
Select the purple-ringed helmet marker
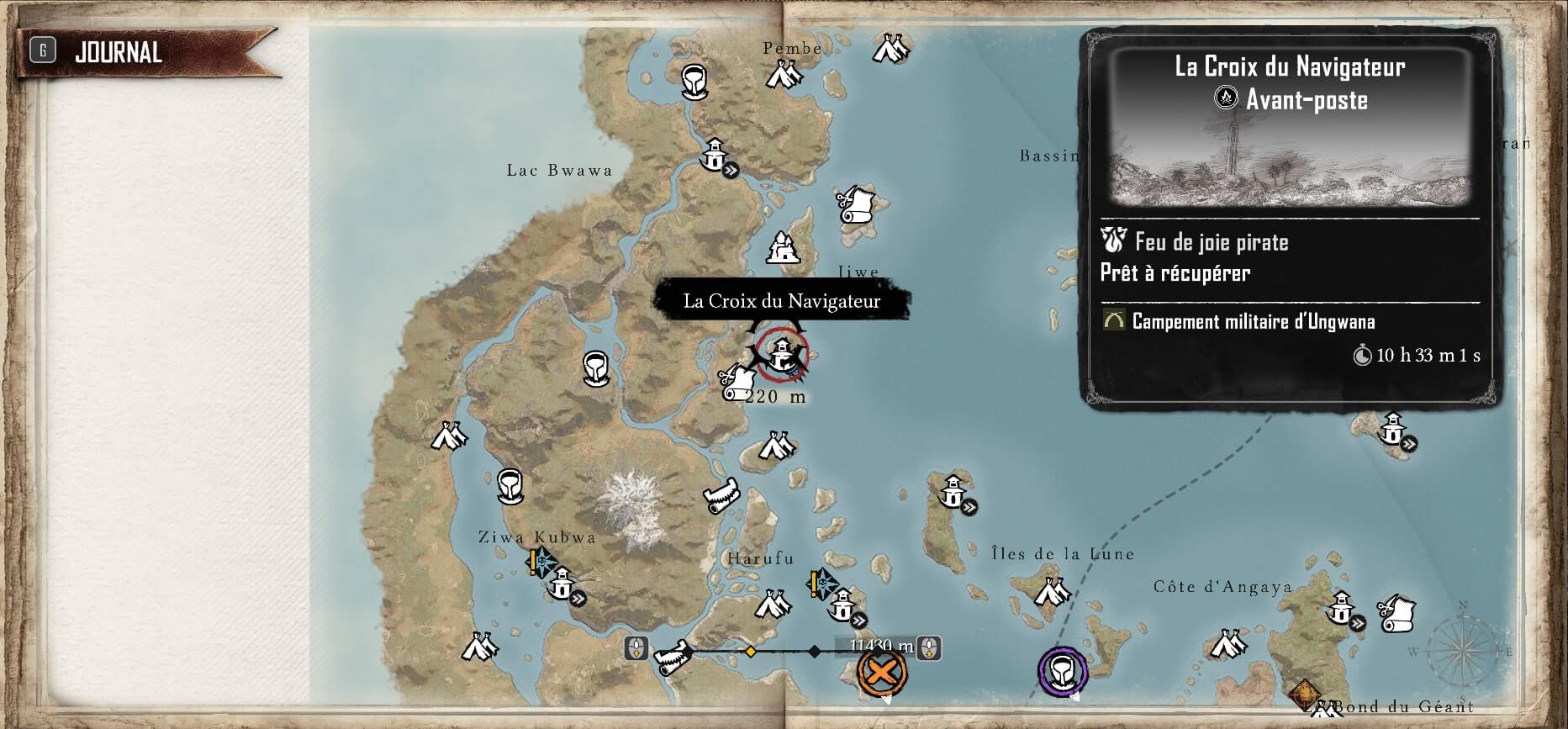pos(1063,671)
